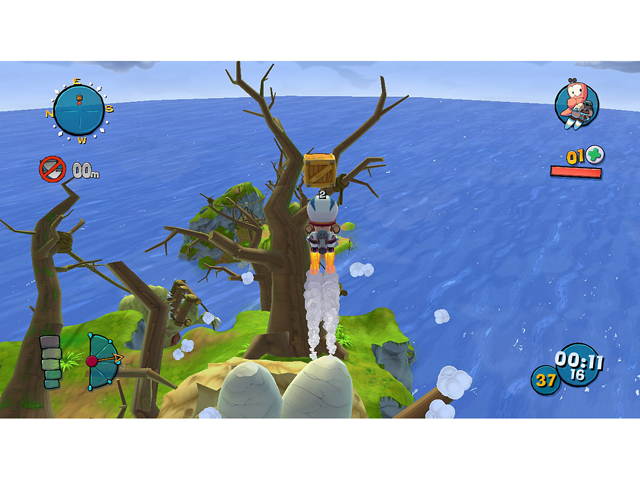Select the pink worm portrait icon
Viewport: 640px width, 480px height.
[576, 105]
